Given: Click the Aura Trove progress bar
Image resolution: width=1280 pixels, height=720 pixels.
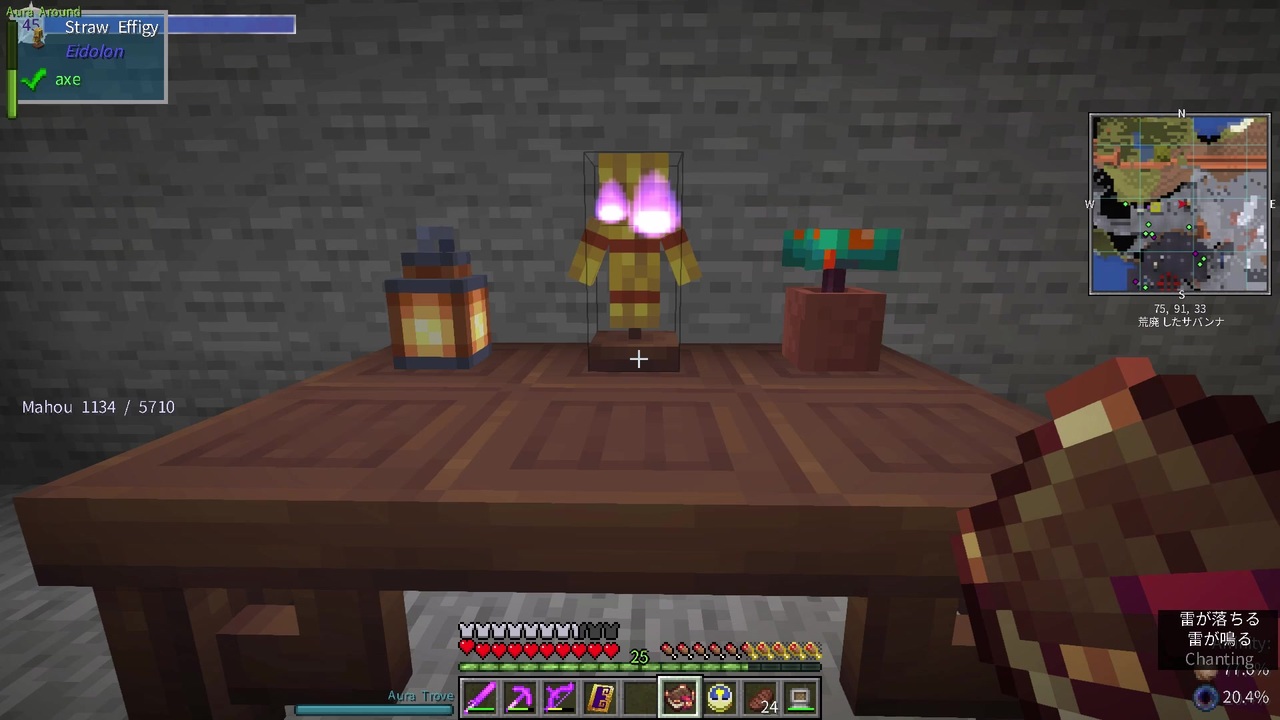Looking at the screenshot, I should pyautogui.click(x=373, y=710).
